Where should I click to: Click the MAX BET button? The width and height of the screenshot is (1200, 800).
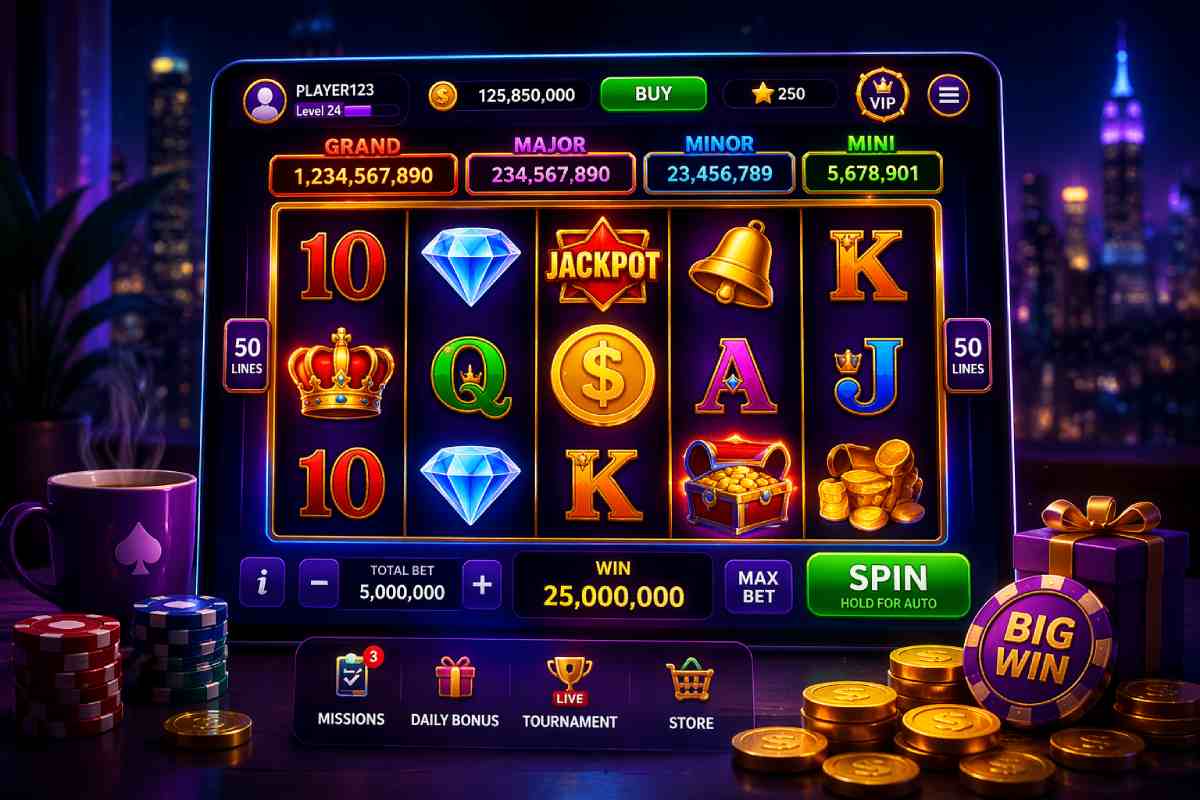pyautogui.click(x=758, y=586)
